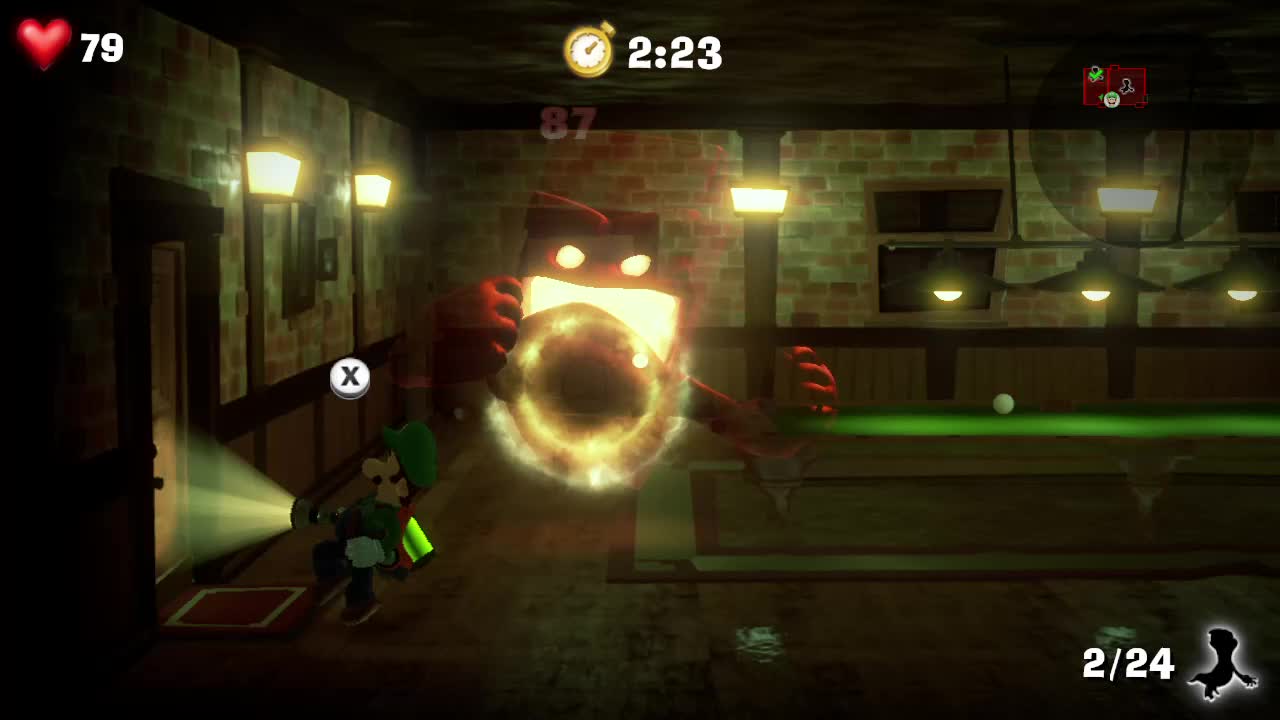Click the ghost capture objective icon
Screen dimensions: 1280x720
tap(1222, 663)
